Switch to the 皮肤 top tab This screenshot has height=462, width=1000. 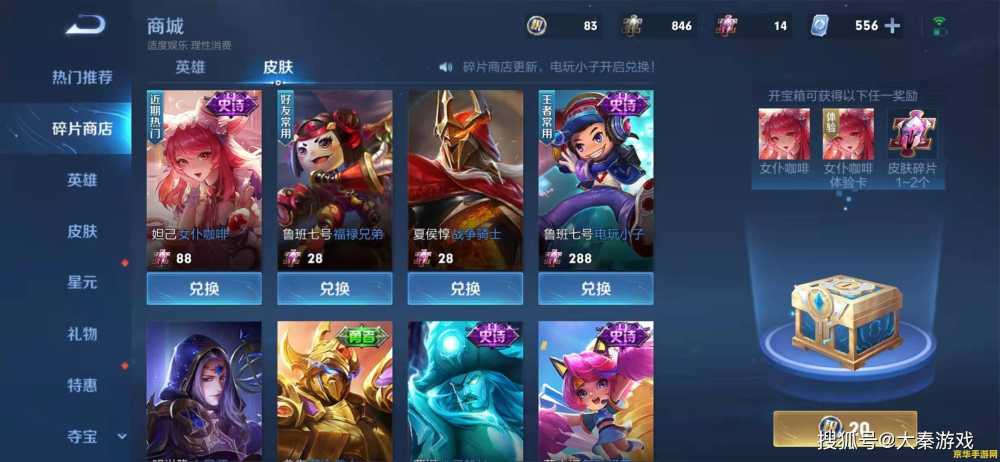[x=278, y=67]
